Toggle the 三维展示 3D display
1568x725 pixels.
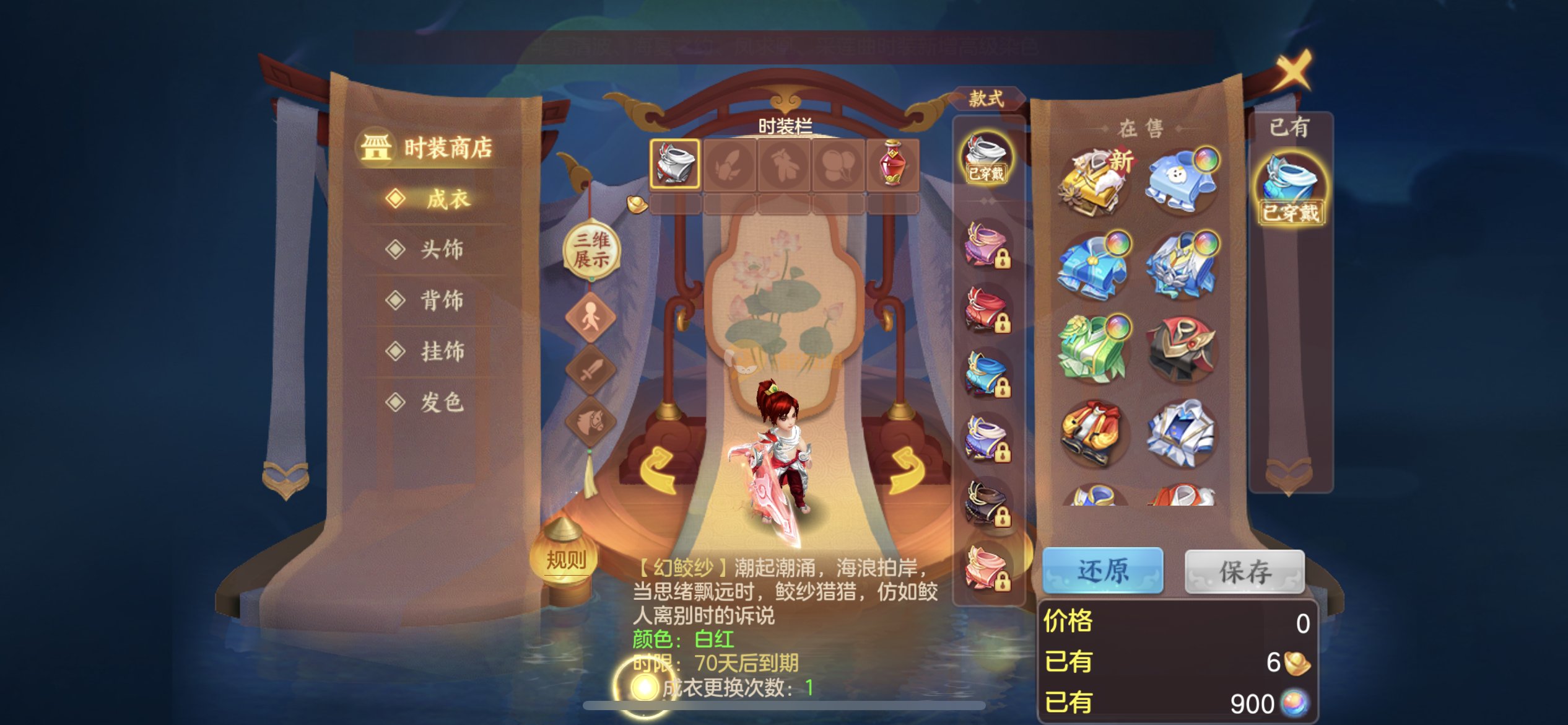click(x=591, y=250)
